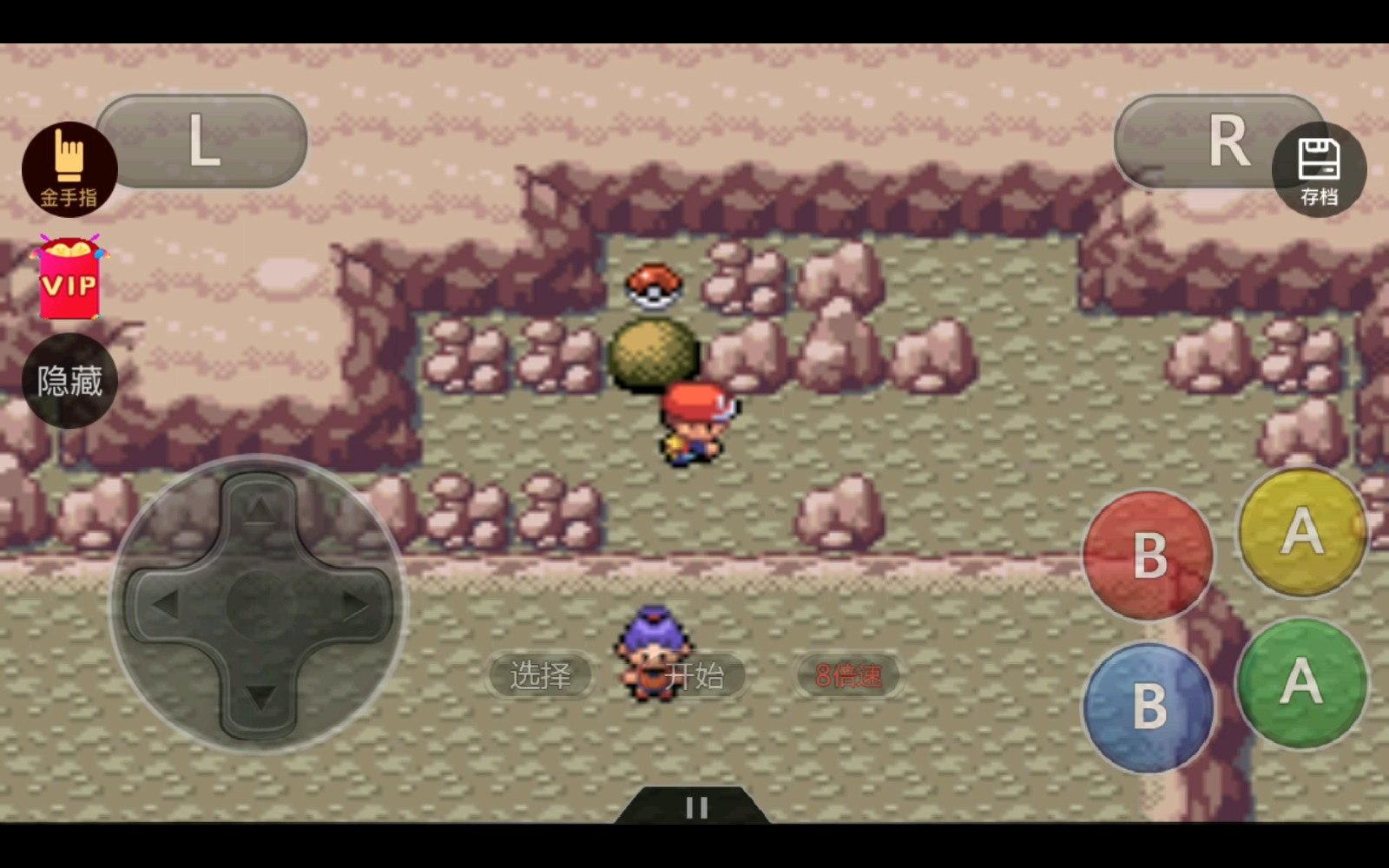Open the 金手指 cheat menu

click(x=69, y=169)
